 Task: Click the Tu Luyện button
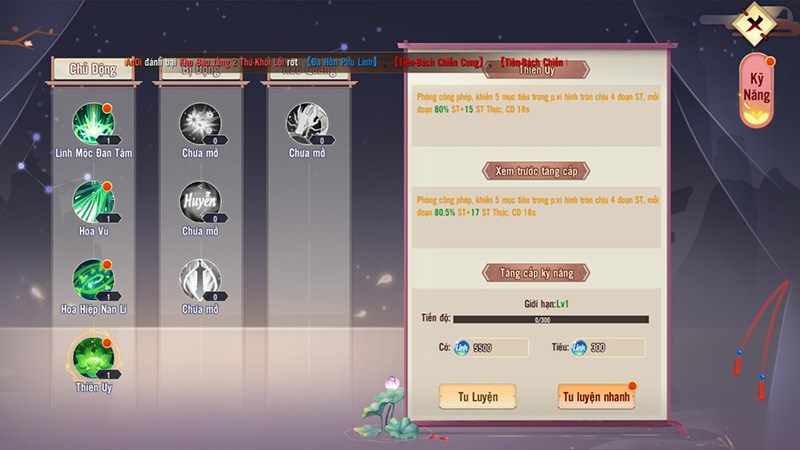coord(477,396)
